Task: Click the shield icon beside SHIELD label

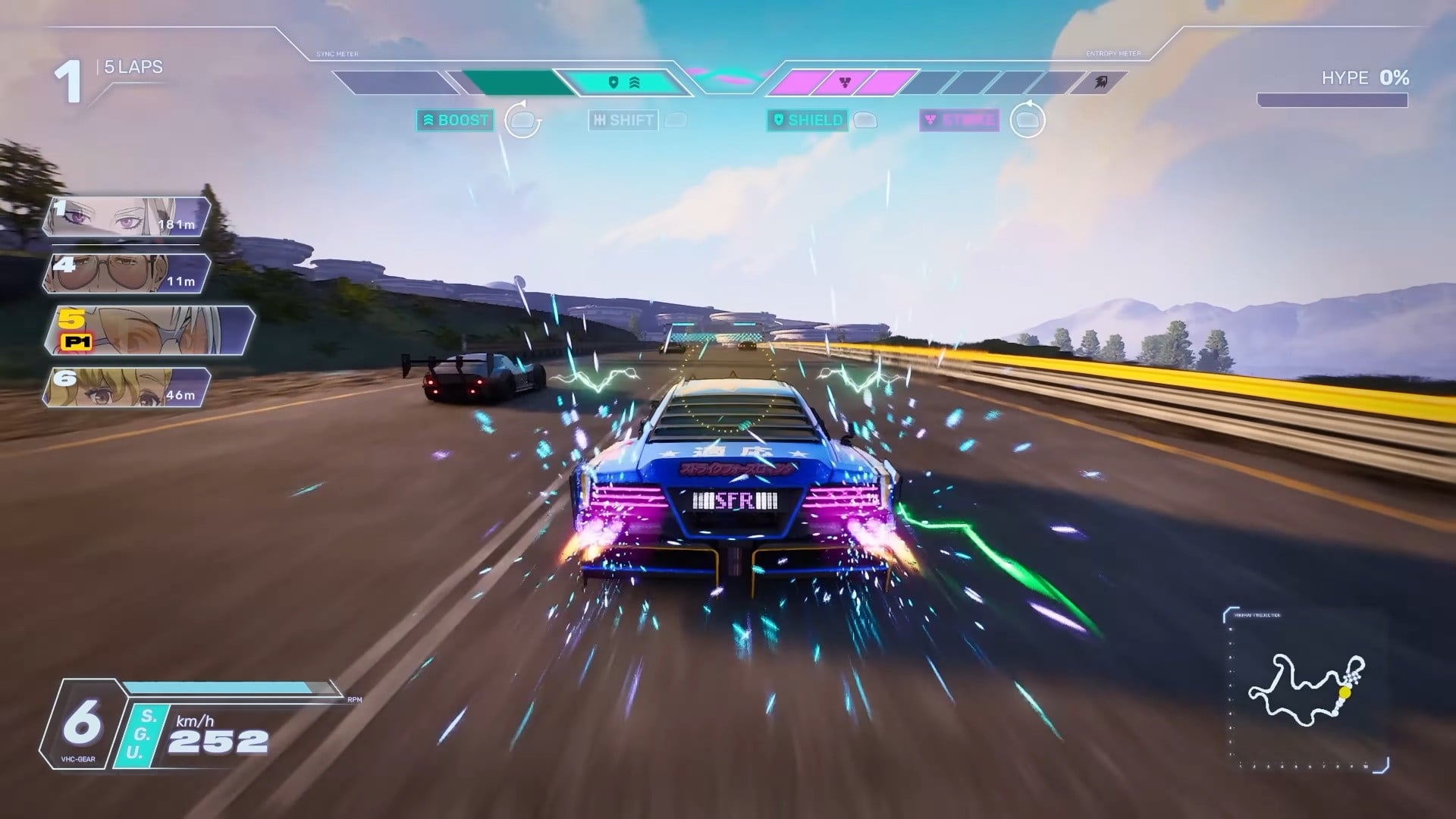Action: pyautogui.click(x=779, y=119)
